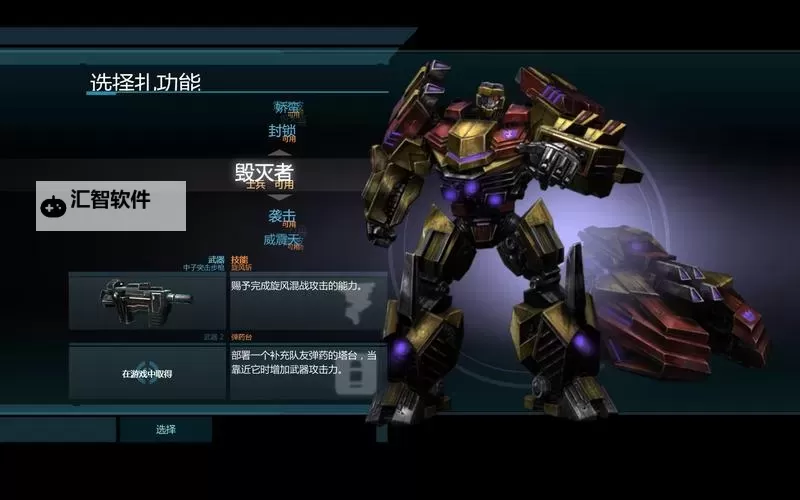View the 弹药台 ammo beacon ability panel
Screen dimensions: 800x500
[x=308, y=372]
